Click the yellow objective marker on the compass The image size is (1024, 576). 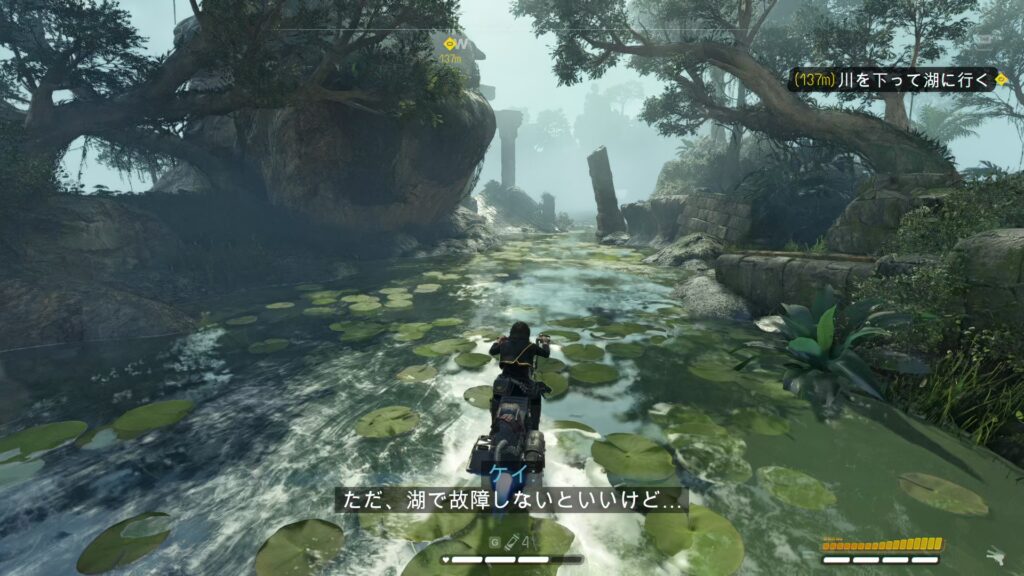point(449,44)
